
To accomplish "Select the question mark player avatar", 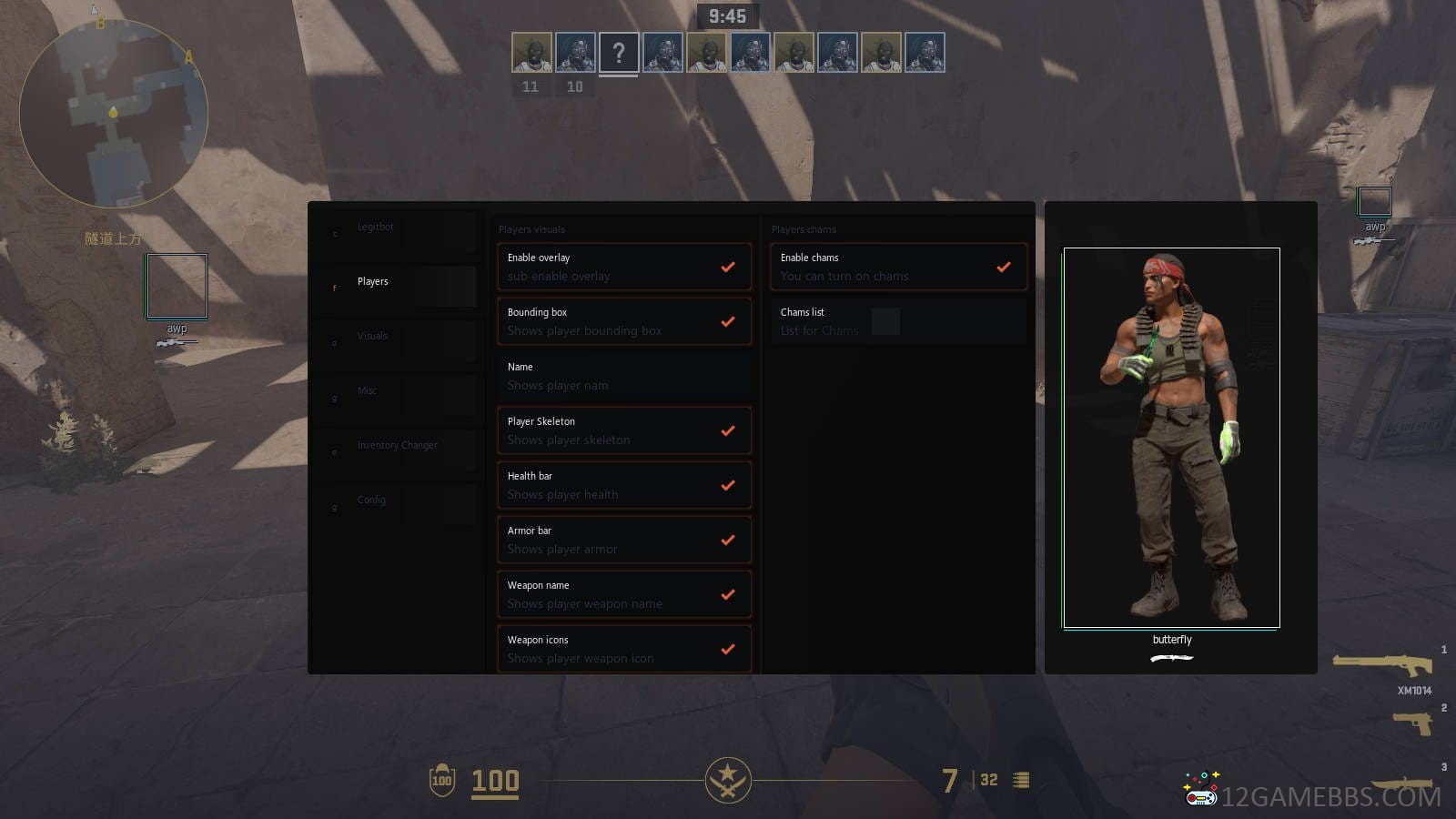I will 619,53.
